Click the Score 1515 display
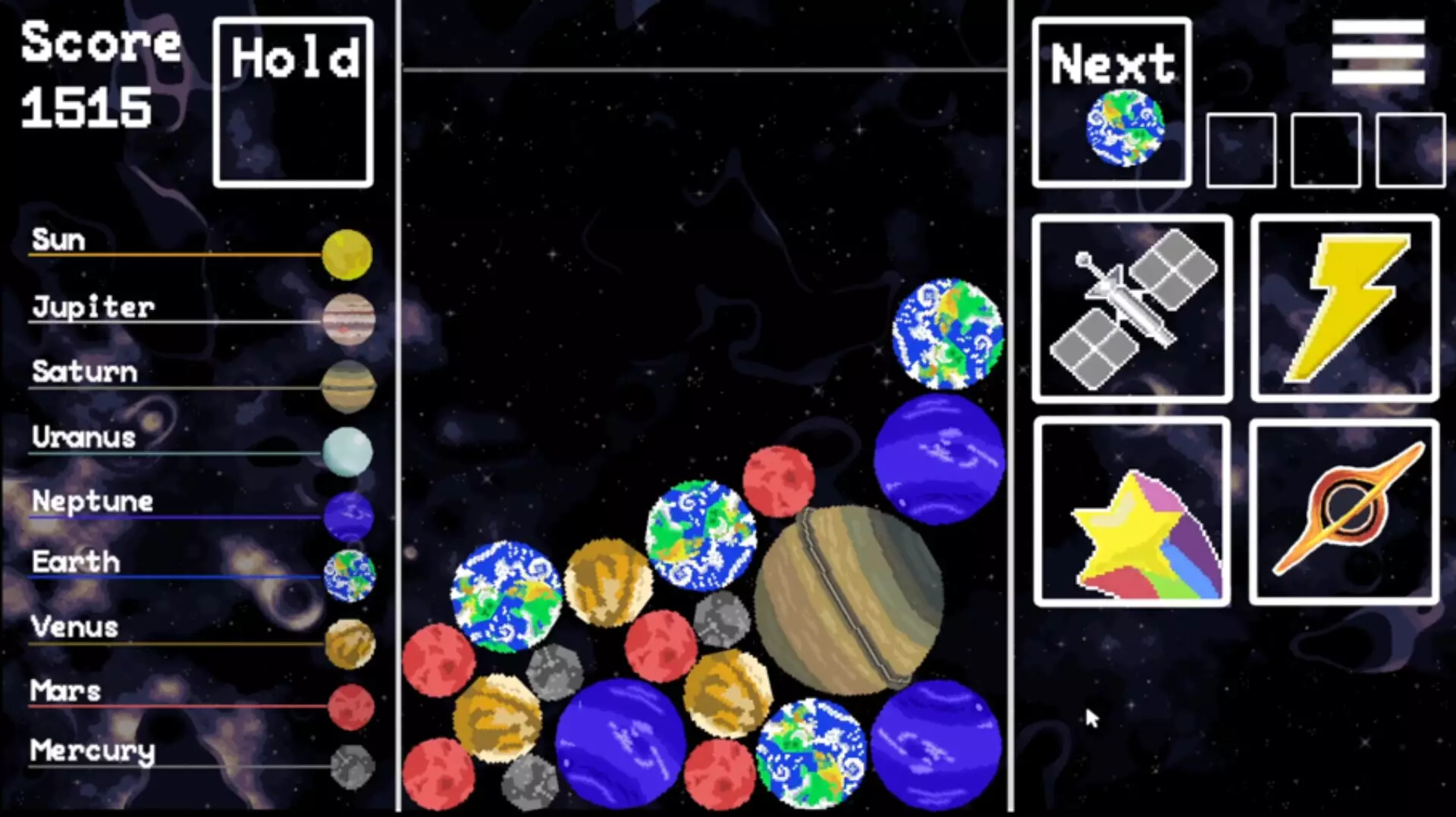Viewport: 1456px width, 817px height. click(x=99, y=76)
